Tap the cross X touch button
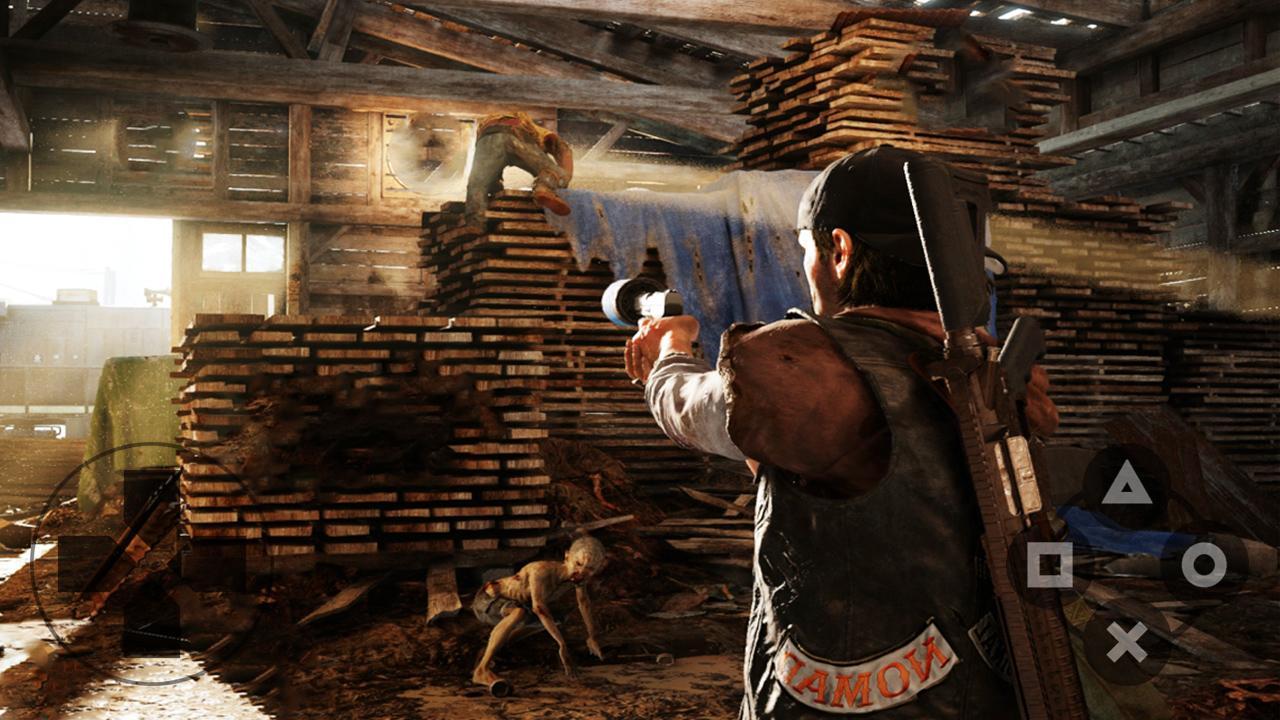Viewport: 1280px width, 720px height. pos(1127,642)
